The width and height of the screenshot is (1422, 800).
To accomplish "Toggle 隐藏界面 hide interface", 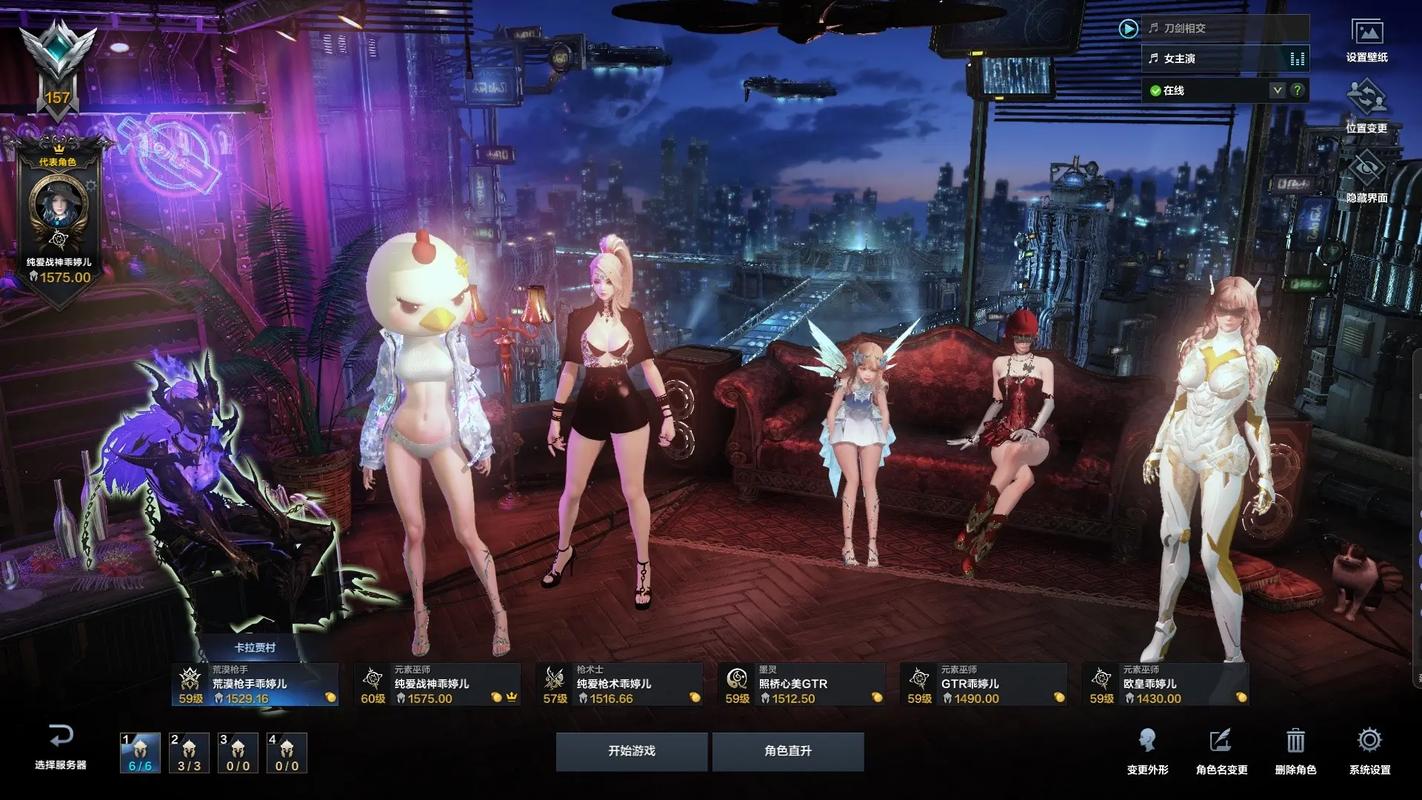I will (x=1366, y=177).
